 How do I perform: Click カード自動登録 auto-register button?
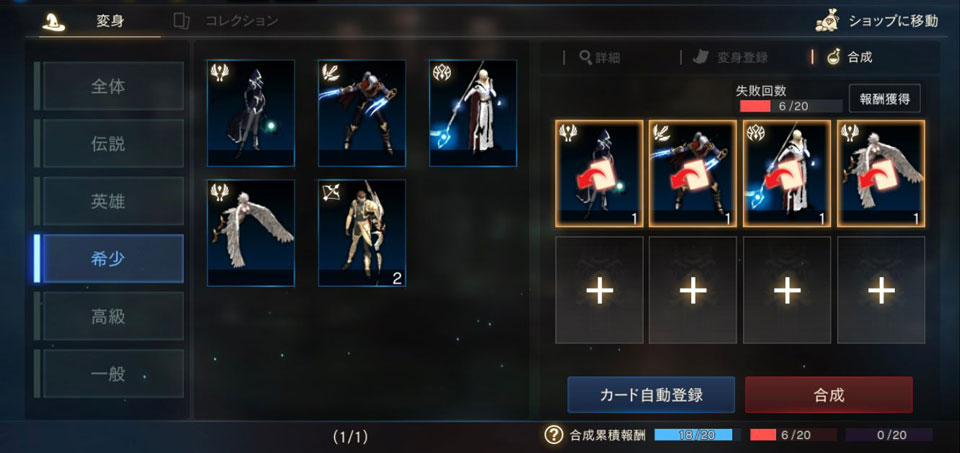[651, 395]
